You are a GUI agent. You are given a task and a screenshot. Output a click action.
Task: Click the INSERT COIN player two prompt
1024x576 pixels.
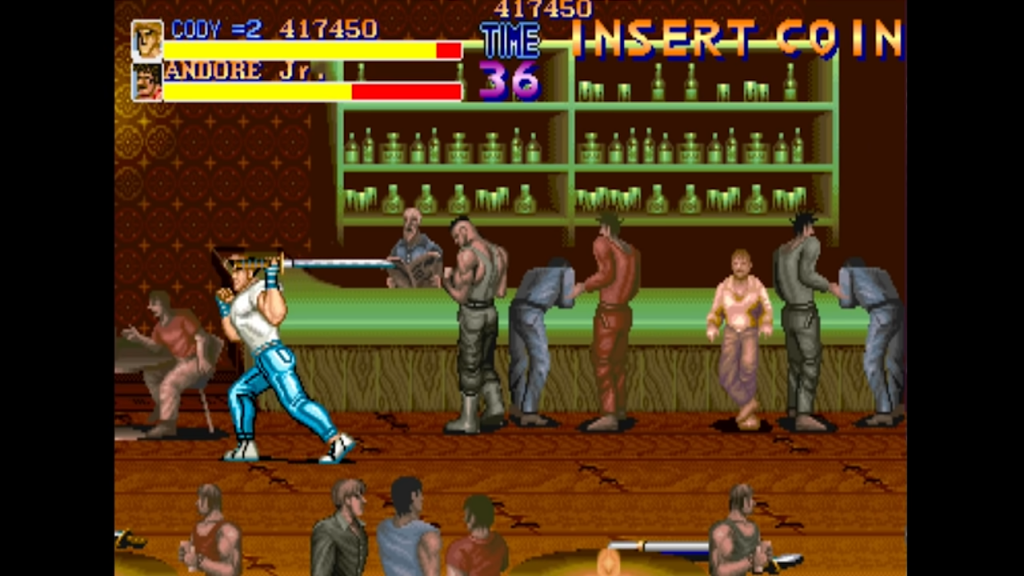(x=740, y=39)
